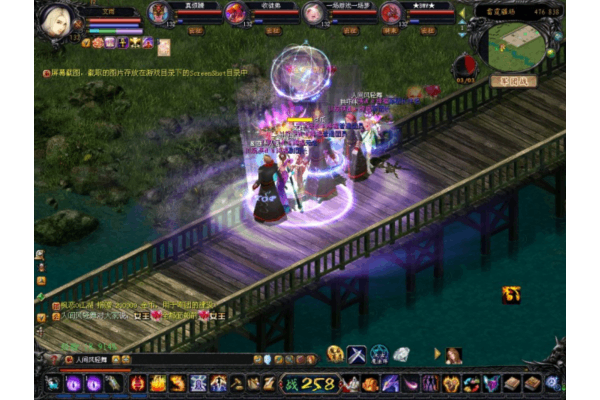Use the red flame skill in hotbar
This screenshot has width=600, height=400.
[x=138, y=383]
